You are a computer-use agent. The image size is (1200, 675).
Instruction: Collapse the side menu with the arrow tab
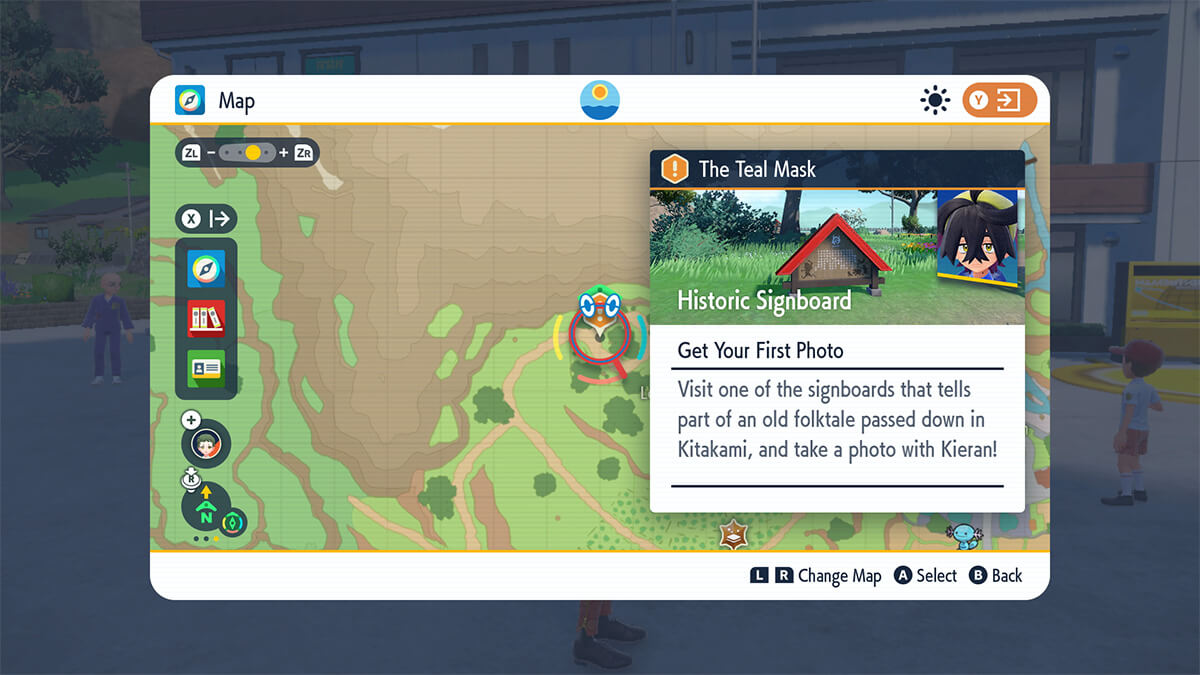click(x=206, y=218)
